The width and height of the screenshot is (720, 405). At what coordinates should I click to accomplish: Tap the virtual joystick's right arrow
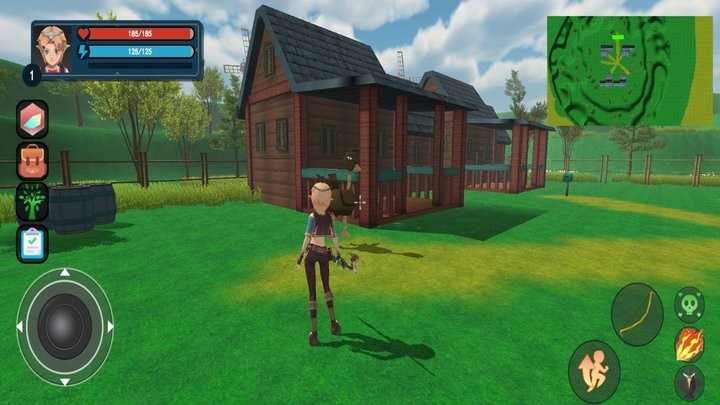(x=109, y=327)
